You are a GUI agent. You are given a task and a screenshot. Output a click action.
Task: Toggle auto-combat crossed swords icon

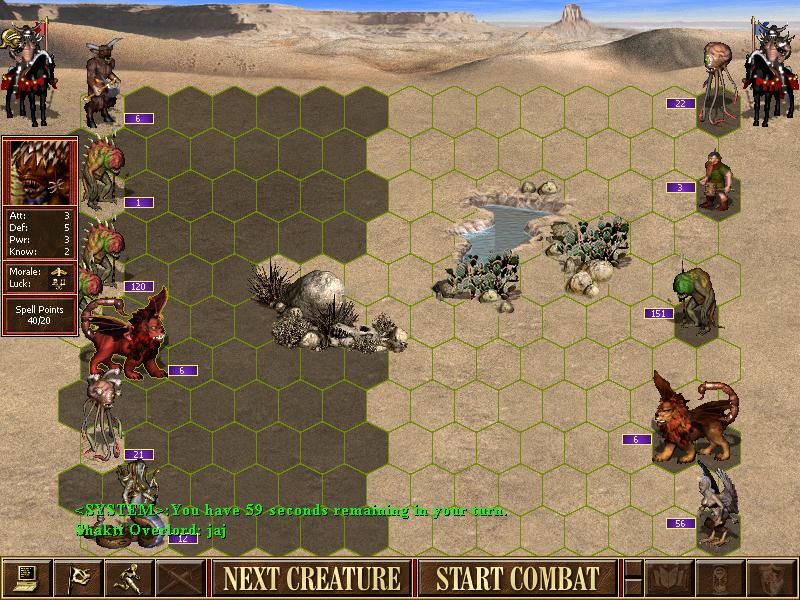181,578
